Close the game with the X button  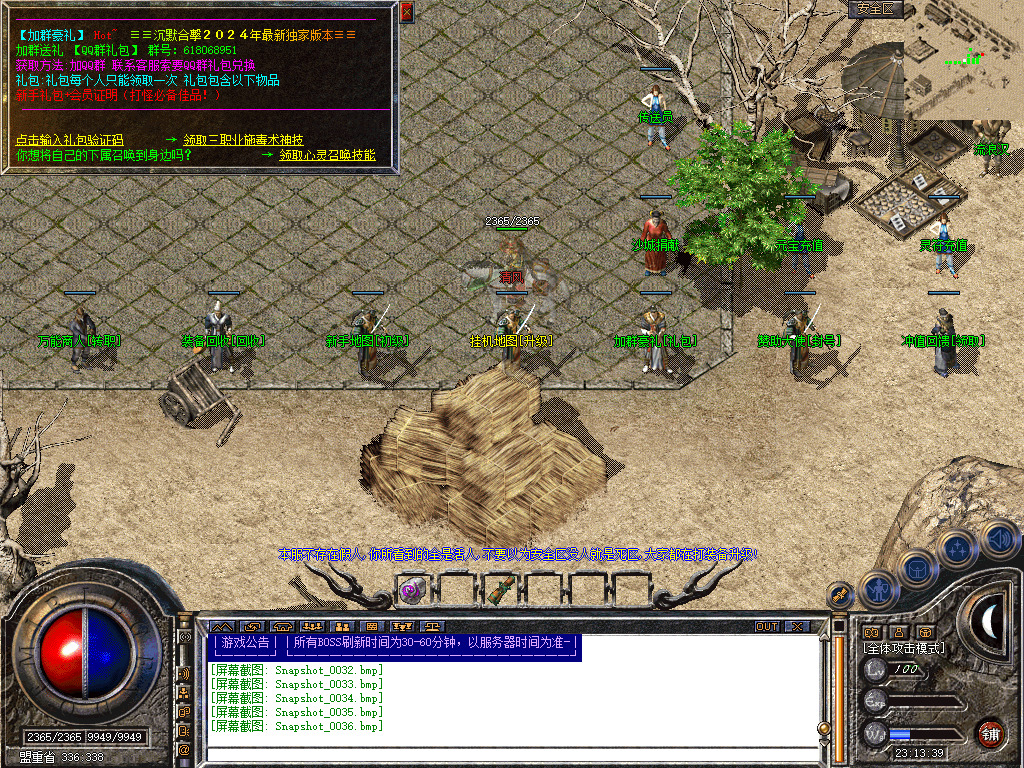(x=797, y=627)
